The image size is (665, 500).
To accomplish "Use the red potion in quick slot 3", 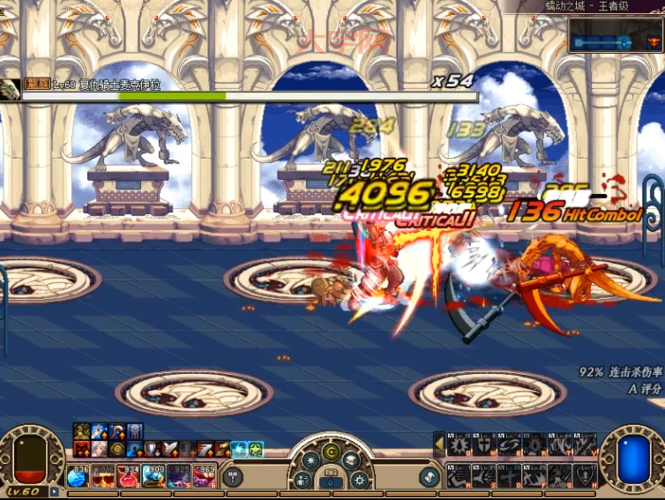I will (129, 475).
